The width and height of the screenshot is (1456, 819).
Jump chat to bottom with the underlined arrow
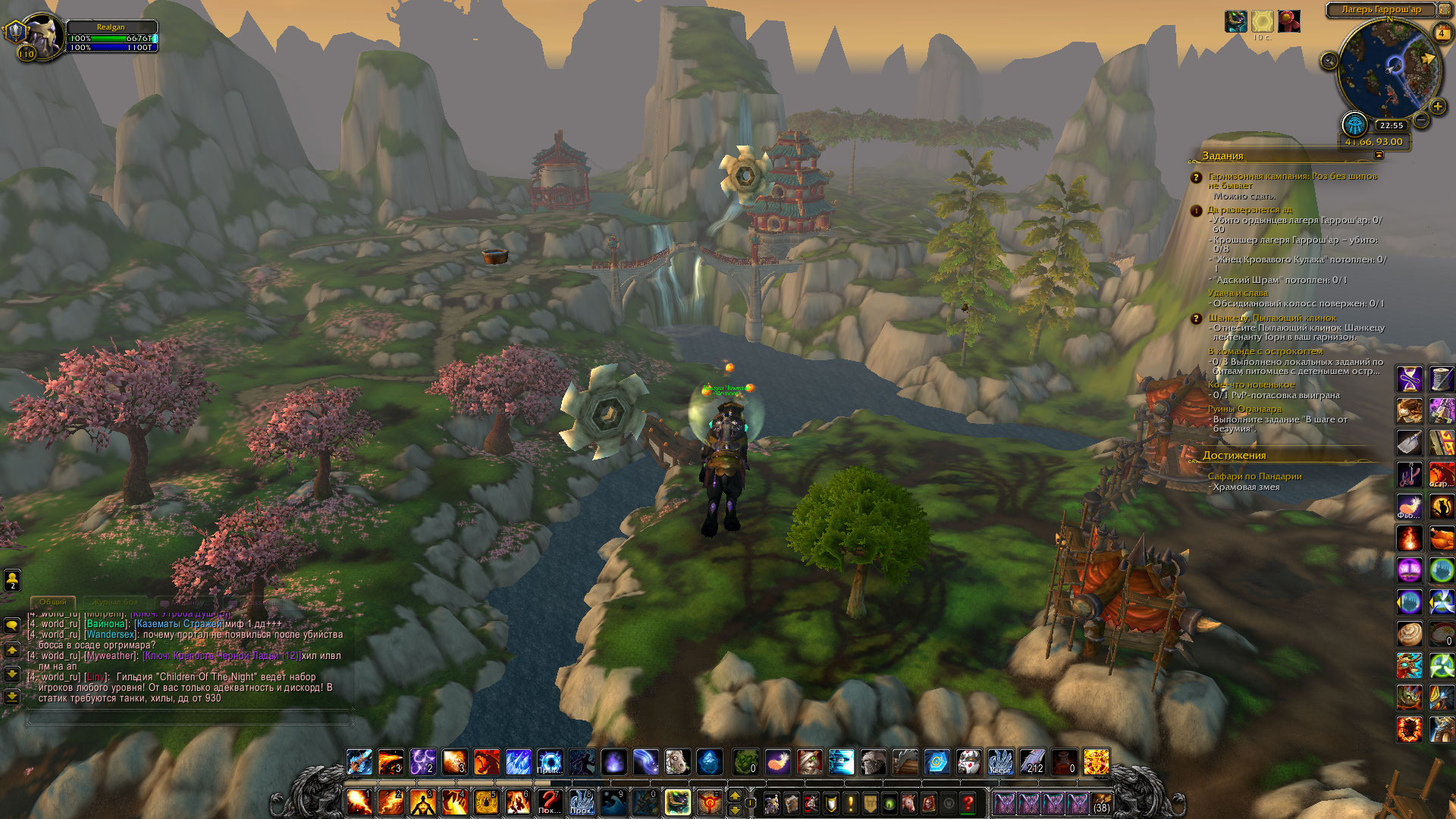tap(12, 696)
